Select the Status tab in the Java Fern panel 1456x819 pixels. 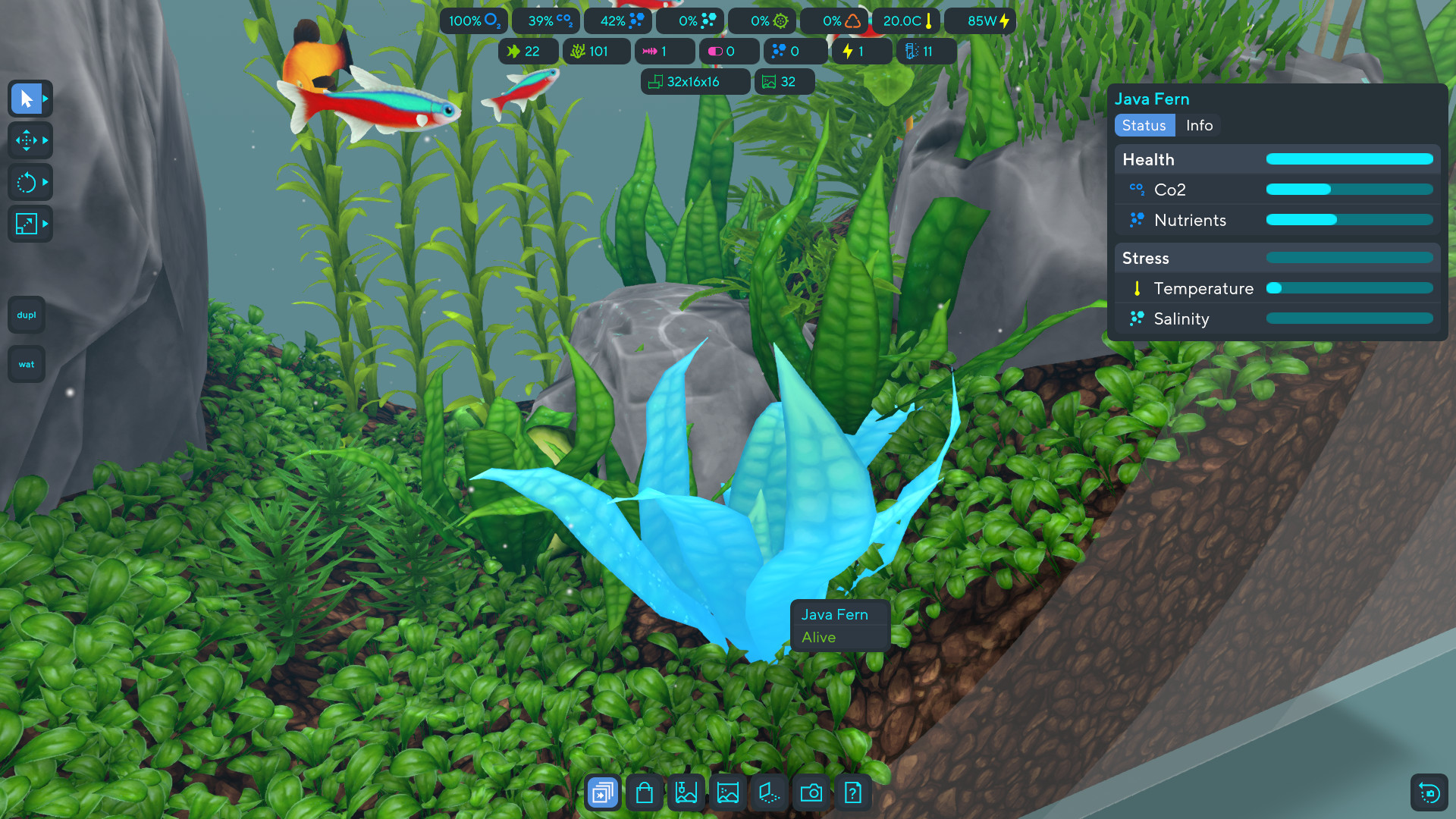coord(1144,125)
